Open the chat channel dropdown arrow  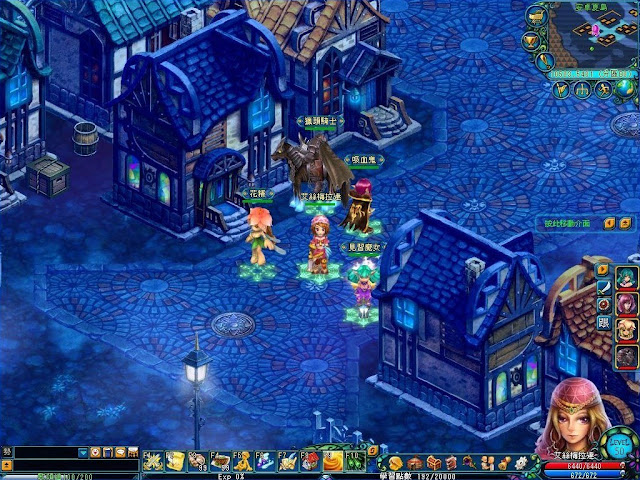[x=83, y=453]
